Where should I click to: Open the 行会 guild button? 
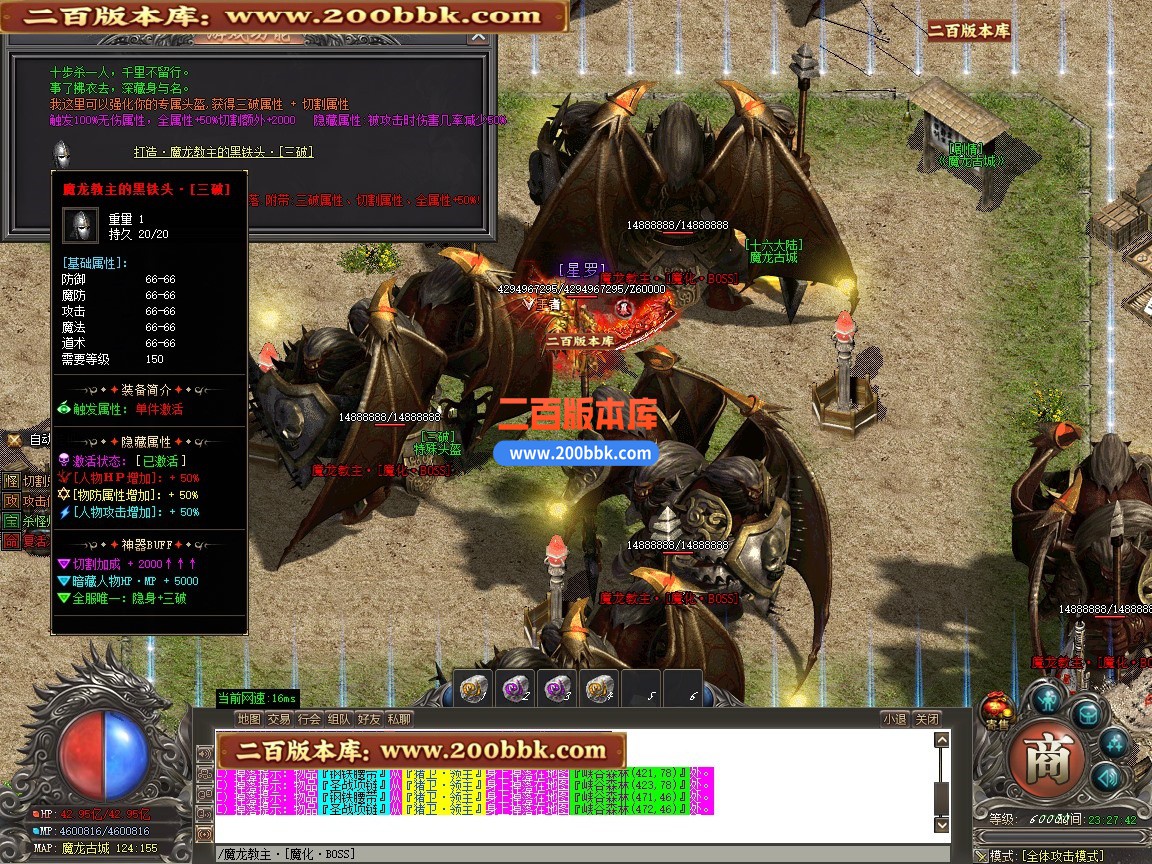point(309,719)
